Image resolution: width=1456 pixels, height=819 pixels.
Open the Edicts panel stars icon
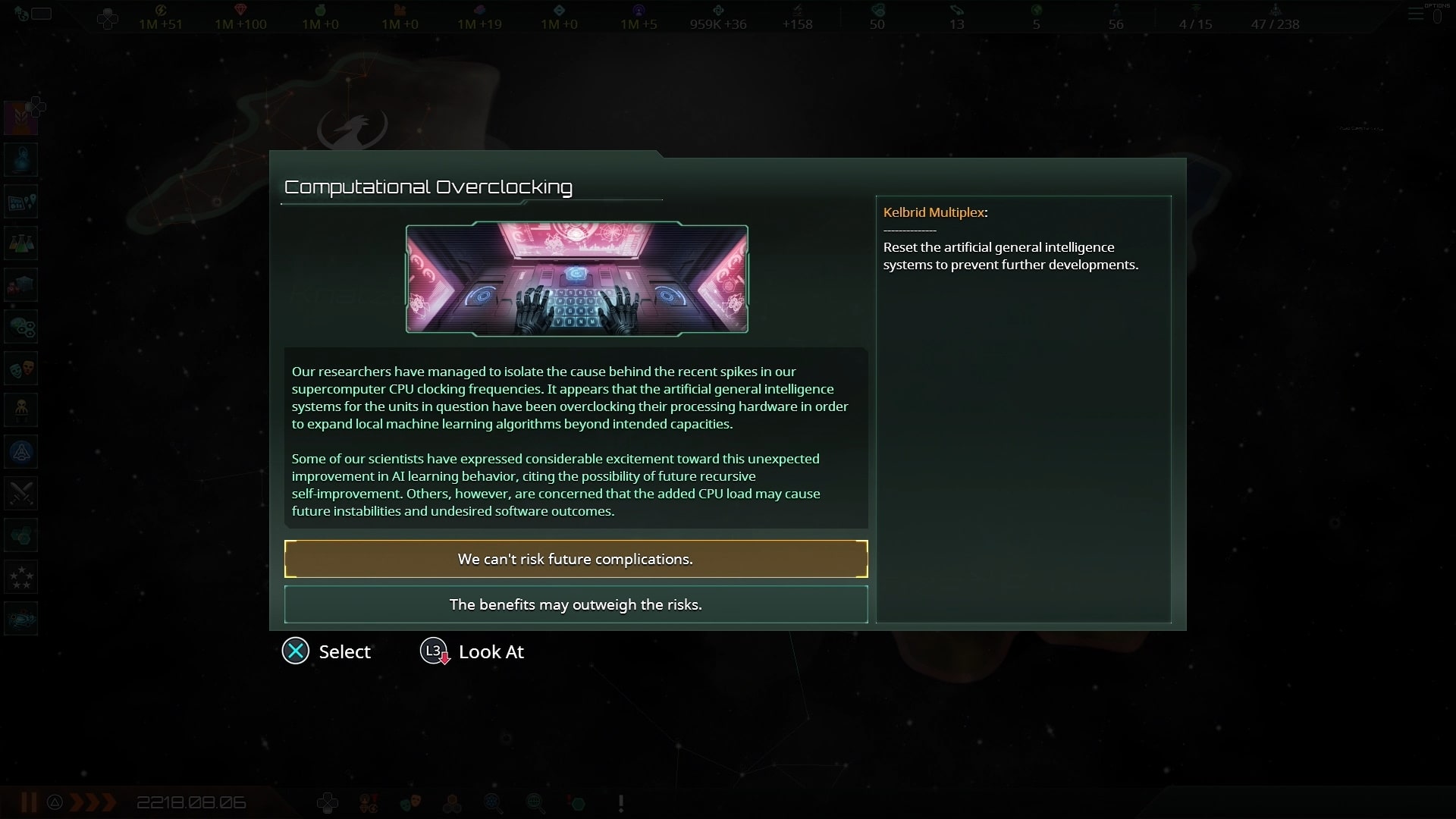pyautogui.click(x=20, y=576)
